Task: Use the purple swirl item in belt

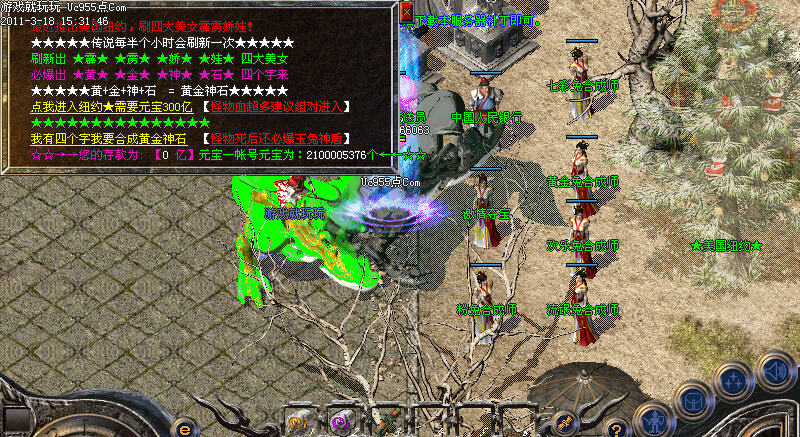Action: point(341,422)
